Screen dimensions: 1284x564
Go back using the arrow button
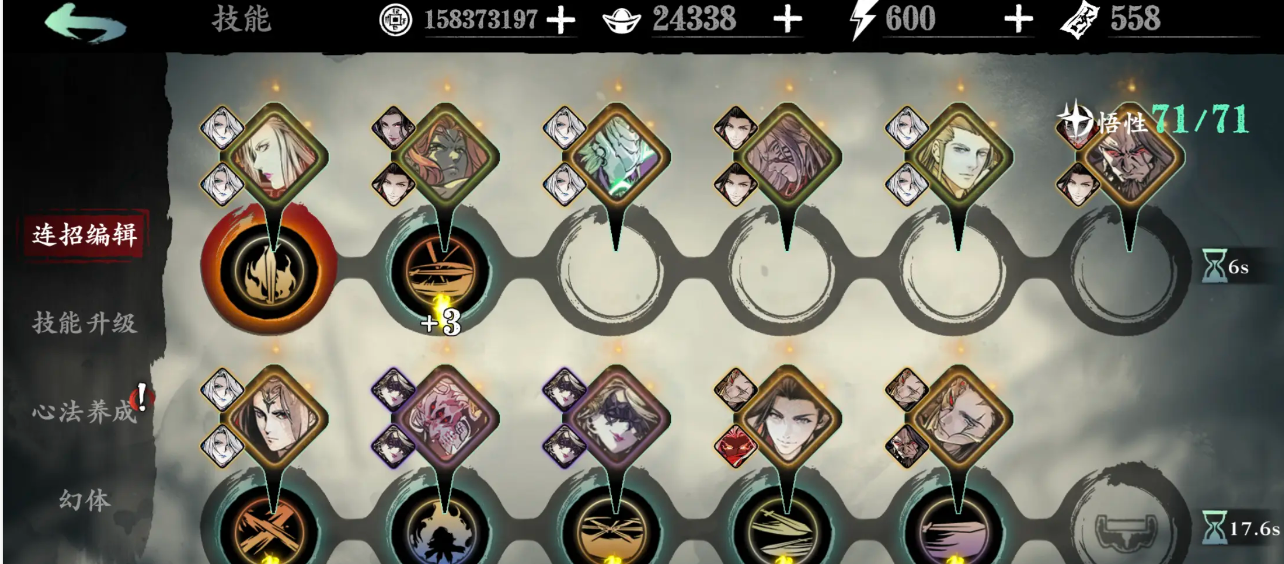(86, 22)
